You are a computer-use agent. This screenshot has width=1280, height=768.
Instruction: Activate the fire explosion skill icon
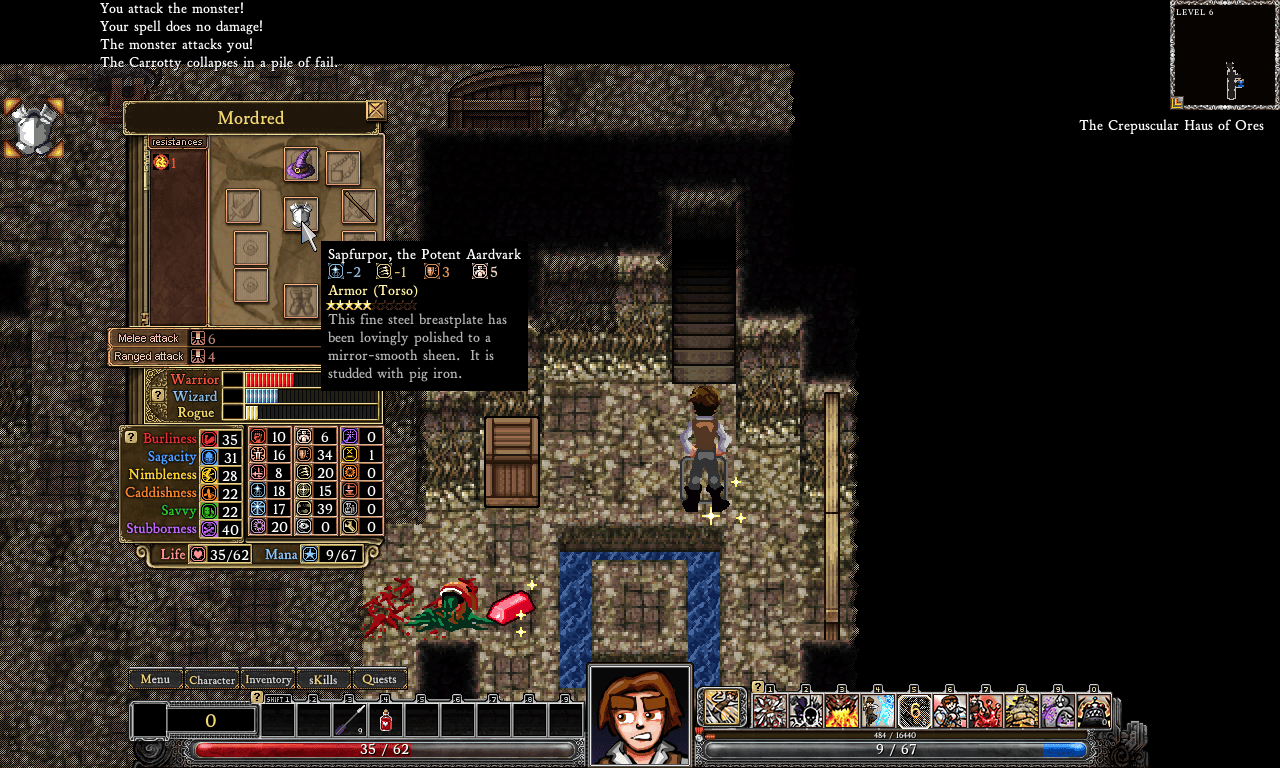click(842, 711)
